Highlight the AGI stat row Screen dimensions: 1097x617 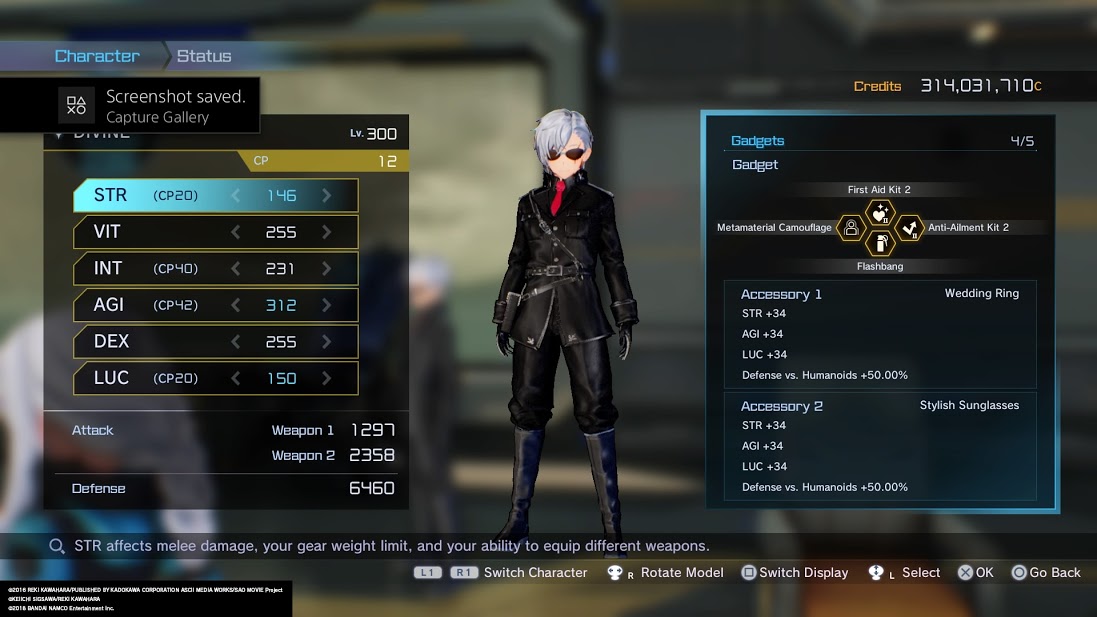[215, 305]
